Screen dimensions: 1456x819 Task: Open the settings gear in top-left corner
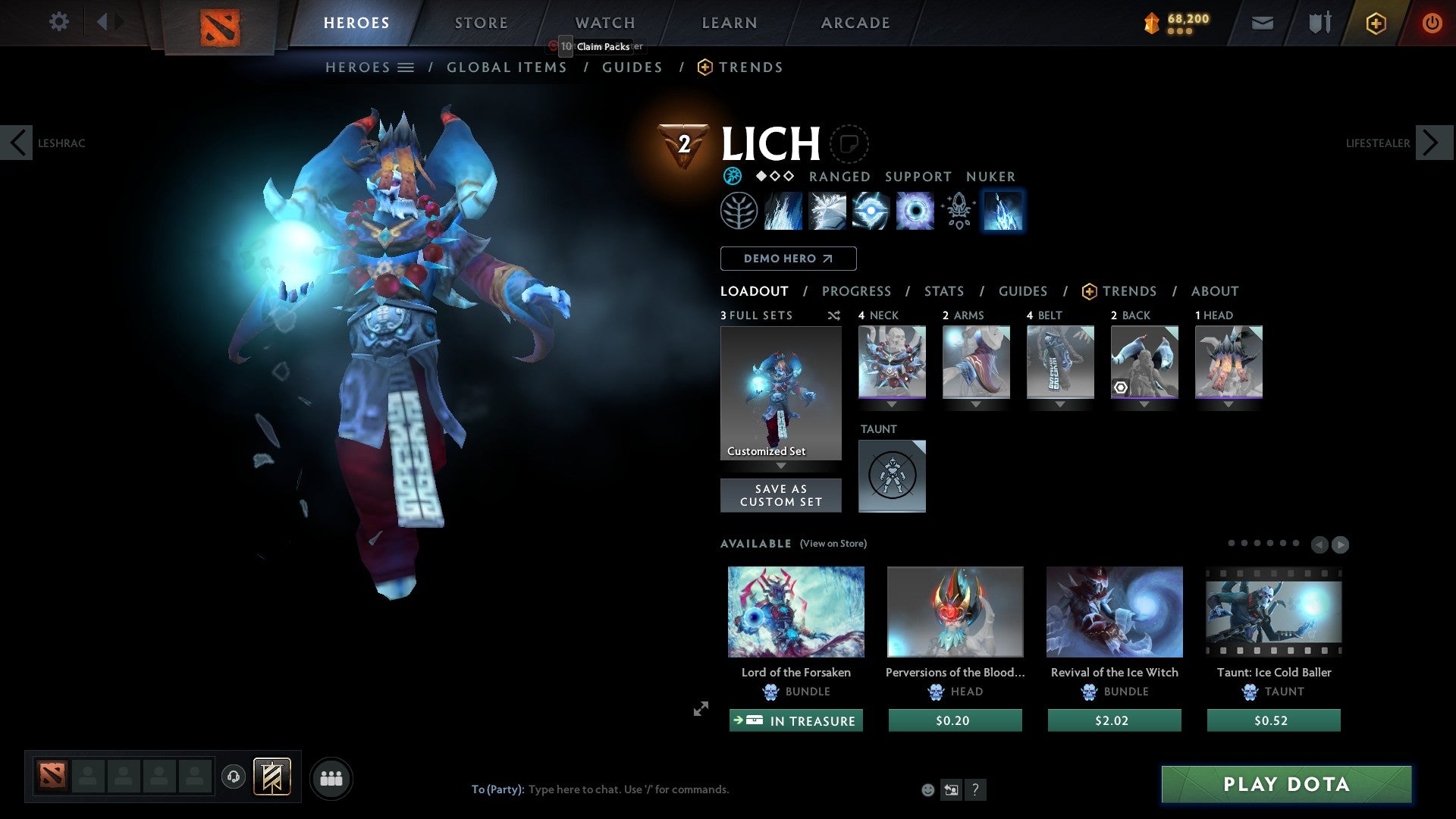tap(58, 22)
